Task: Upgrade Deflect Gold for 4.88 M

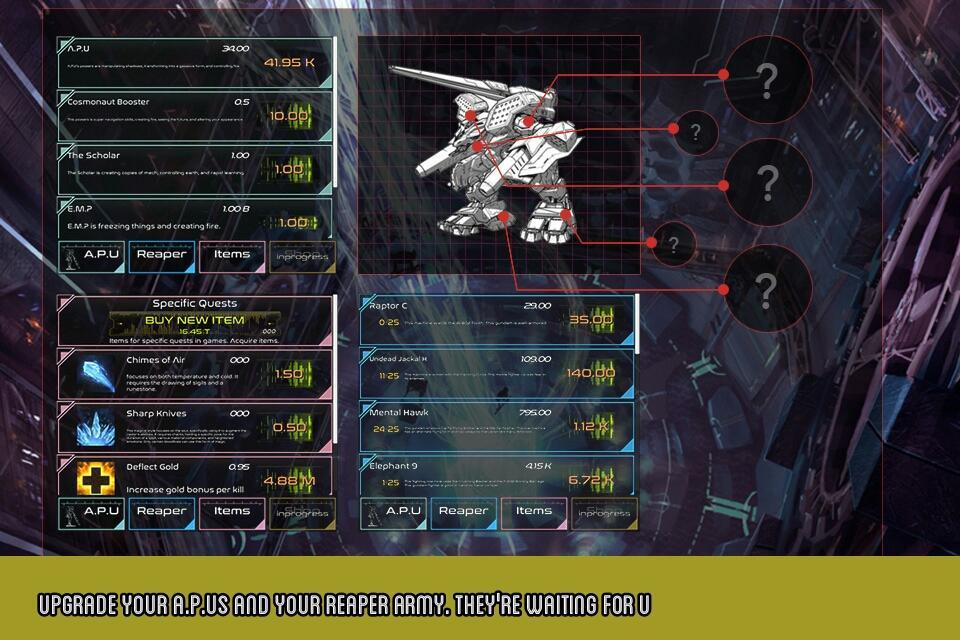Action: coord(289,480)
